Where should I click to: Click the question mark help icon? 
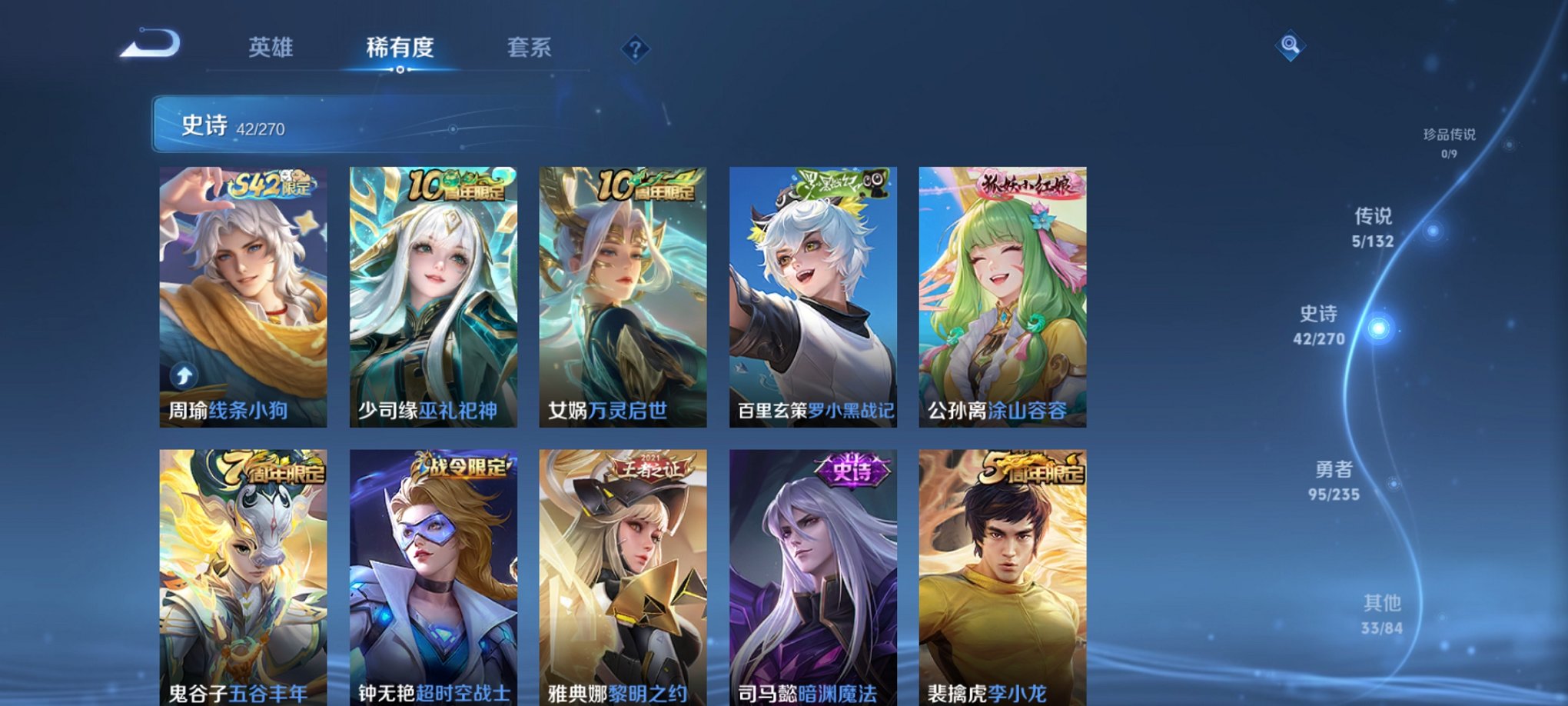635,50
